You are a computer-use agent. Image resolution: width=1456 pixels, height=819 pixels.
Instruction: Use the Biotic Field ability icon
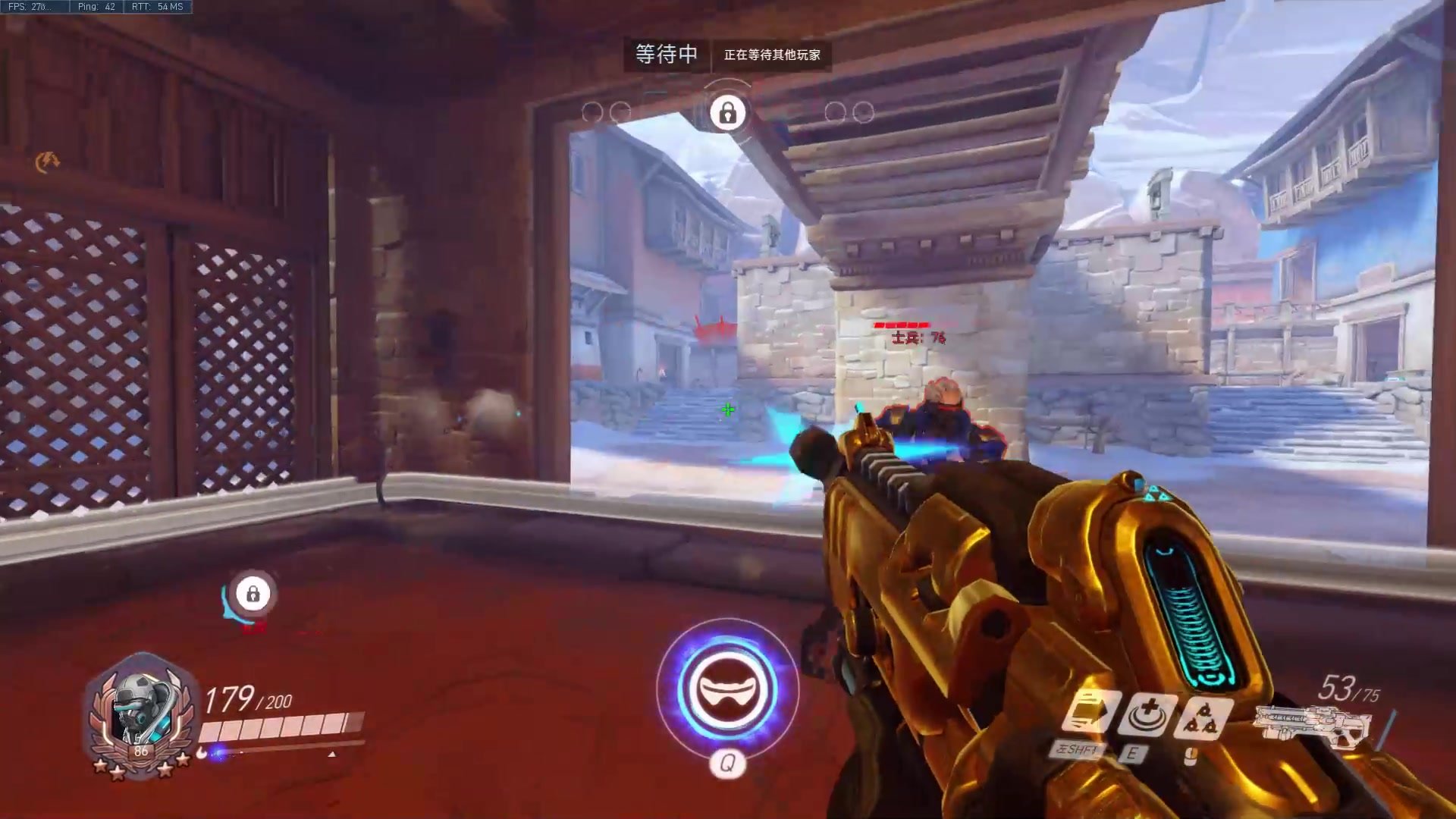point(1147,714)
